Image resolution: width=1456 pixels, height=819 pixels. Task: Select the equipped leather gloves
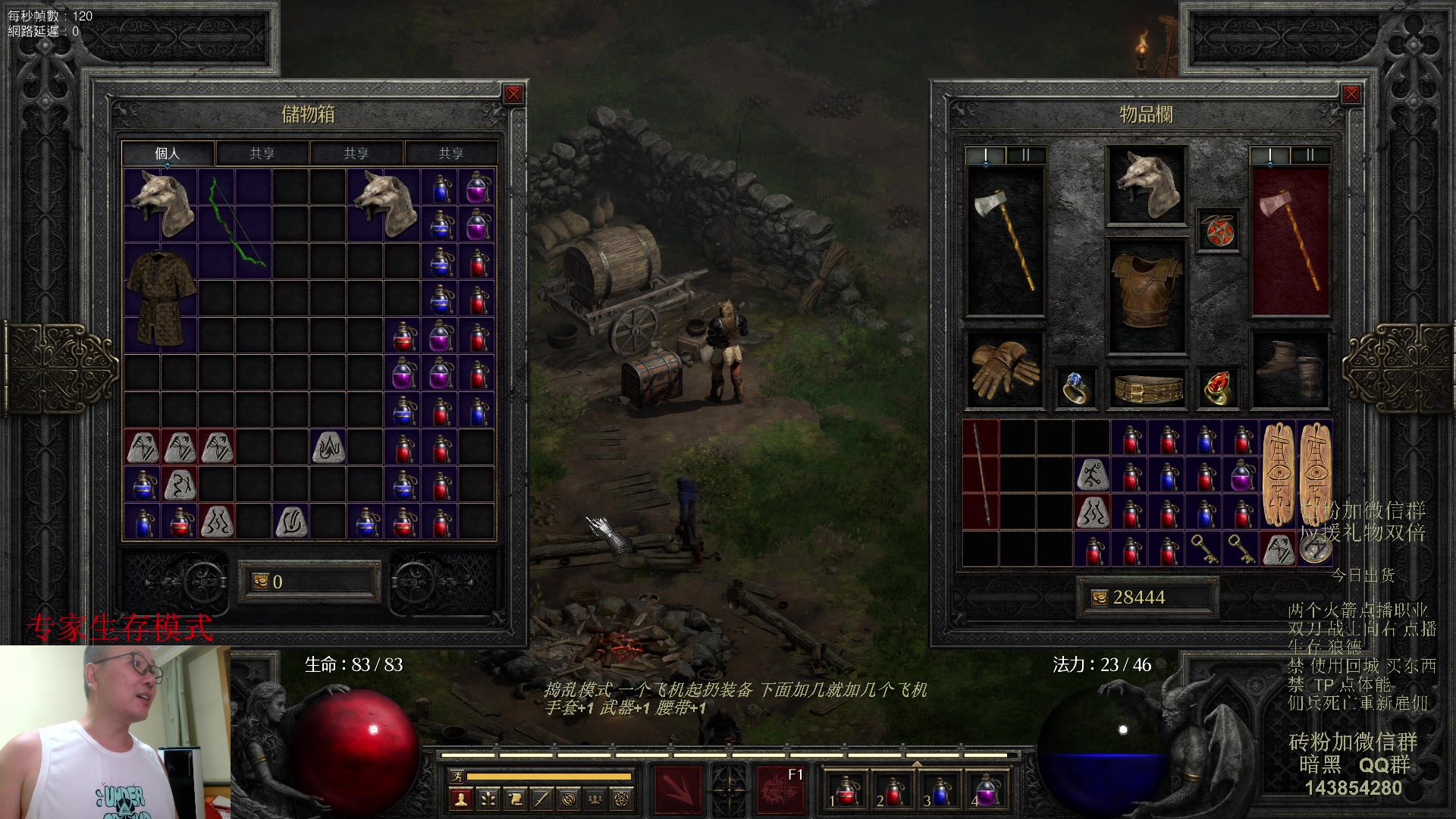[x=1004, y=369]
